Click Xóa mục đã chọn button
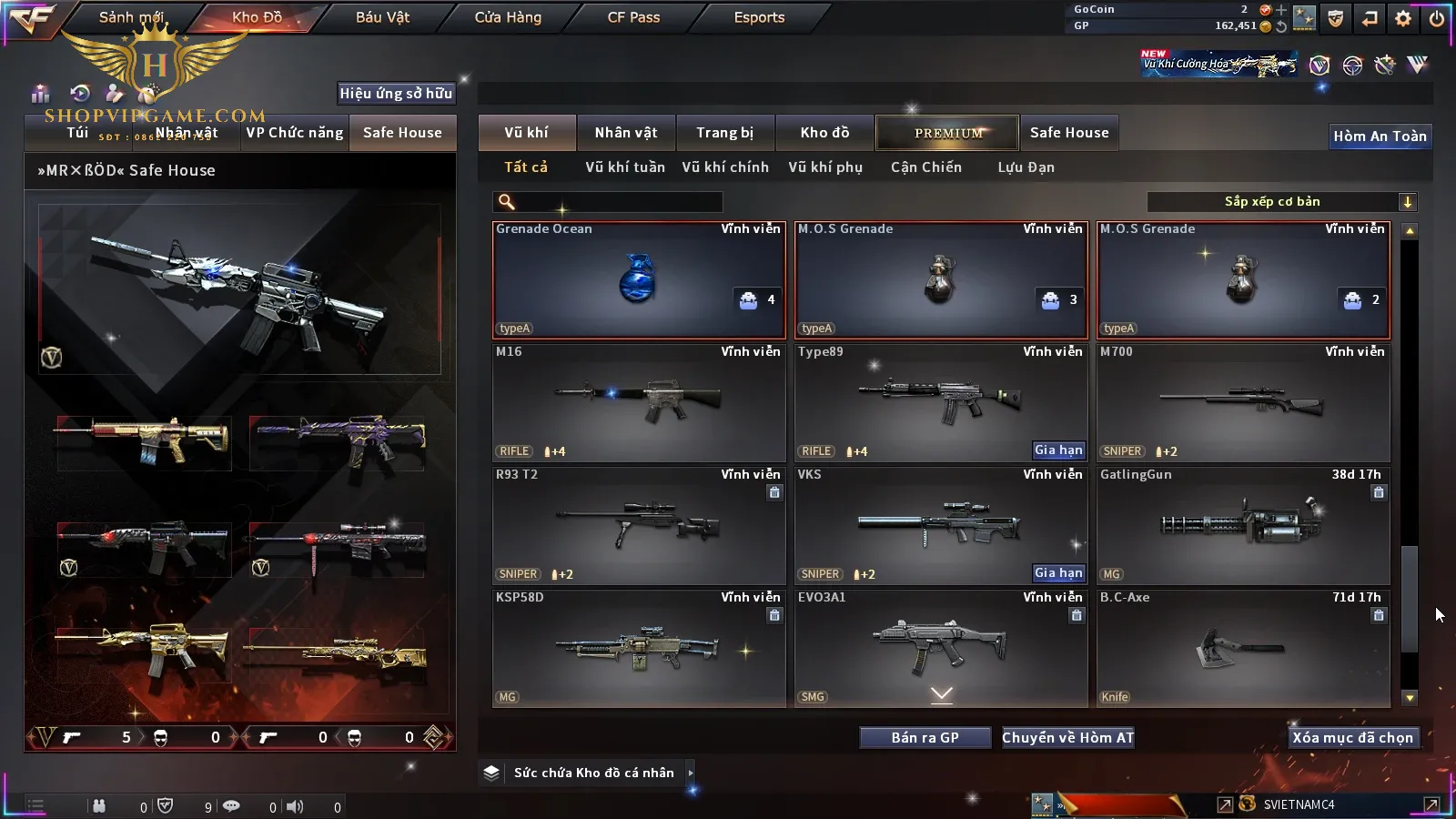Viewport: 1456px width, 819px height. [x=1352, y=738]
